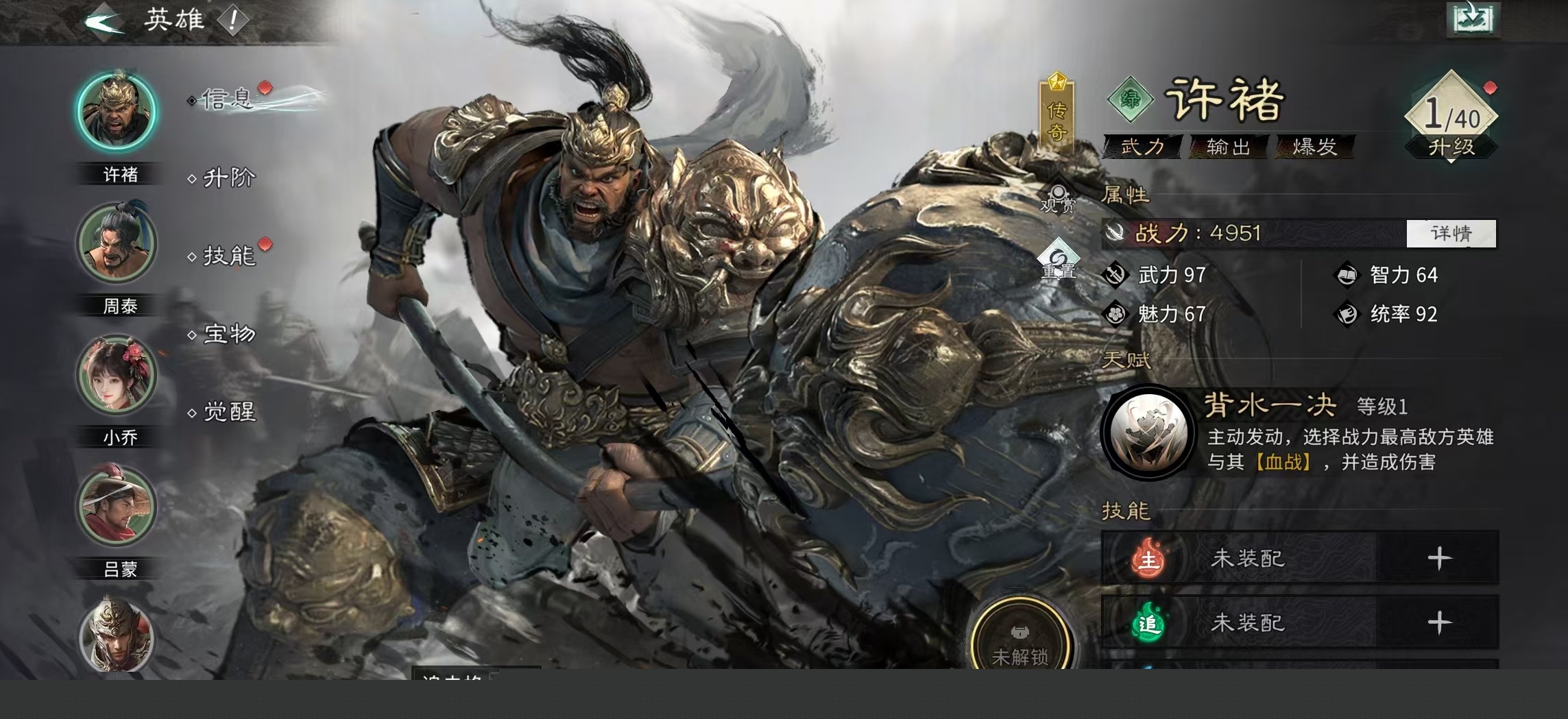This screenshot has height=719, width=1568.
Task: Select hero 许褚 portrait
Action: tap(117, 112)
